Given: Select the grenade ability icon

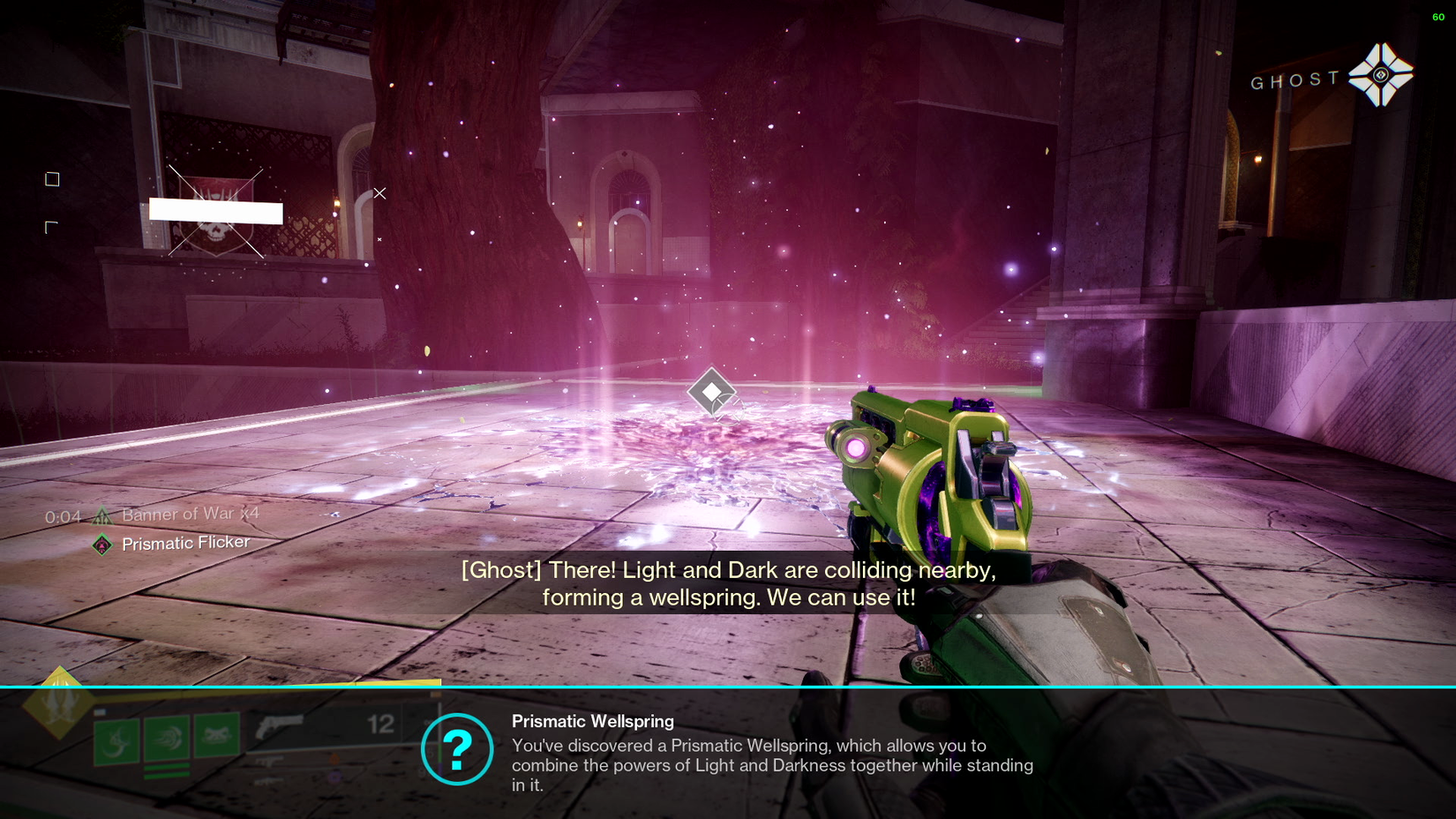Looking at the screenshot, I should [215, 736].
